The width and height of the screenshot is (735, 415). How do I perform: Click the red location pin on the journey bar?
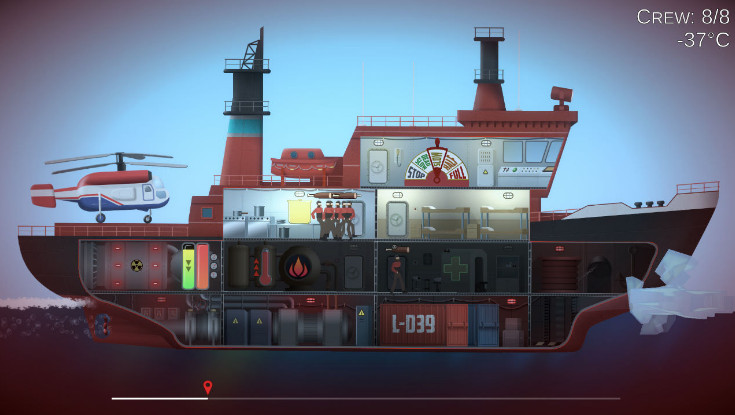pos(208,386)
